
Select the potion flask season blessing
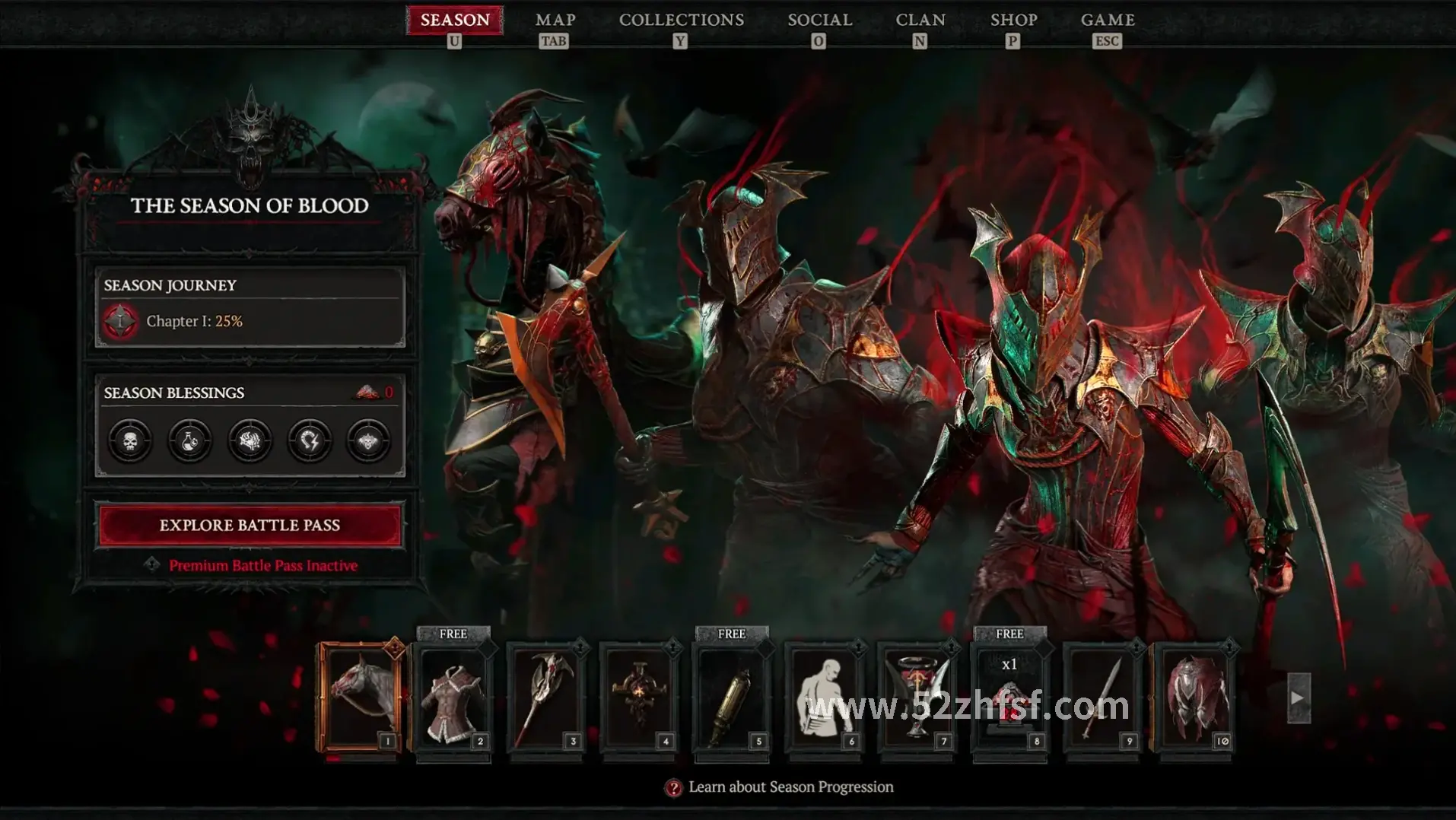coord(189,440)
